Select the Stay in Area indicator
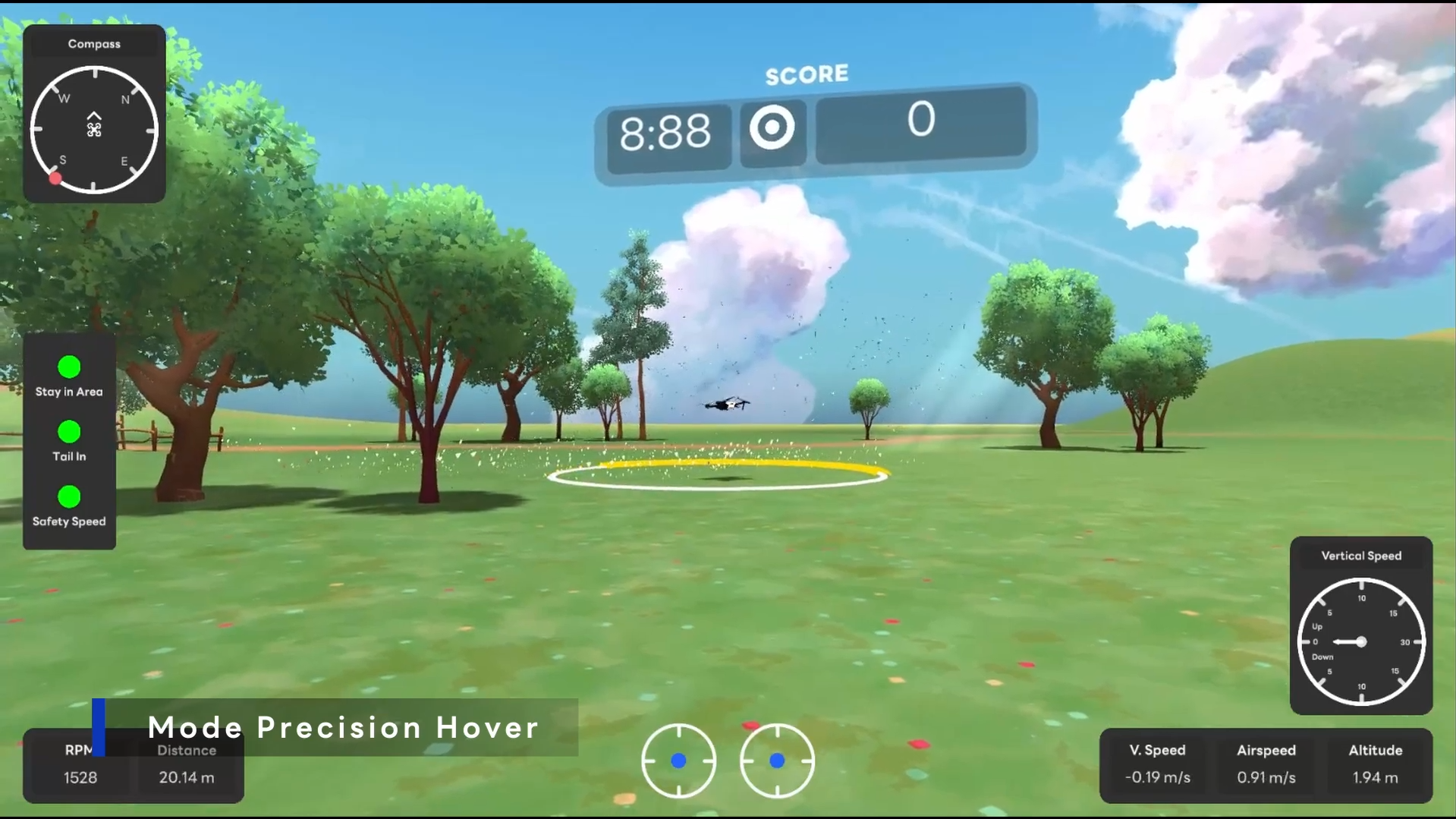1456x819 pixels. [69, 367]
